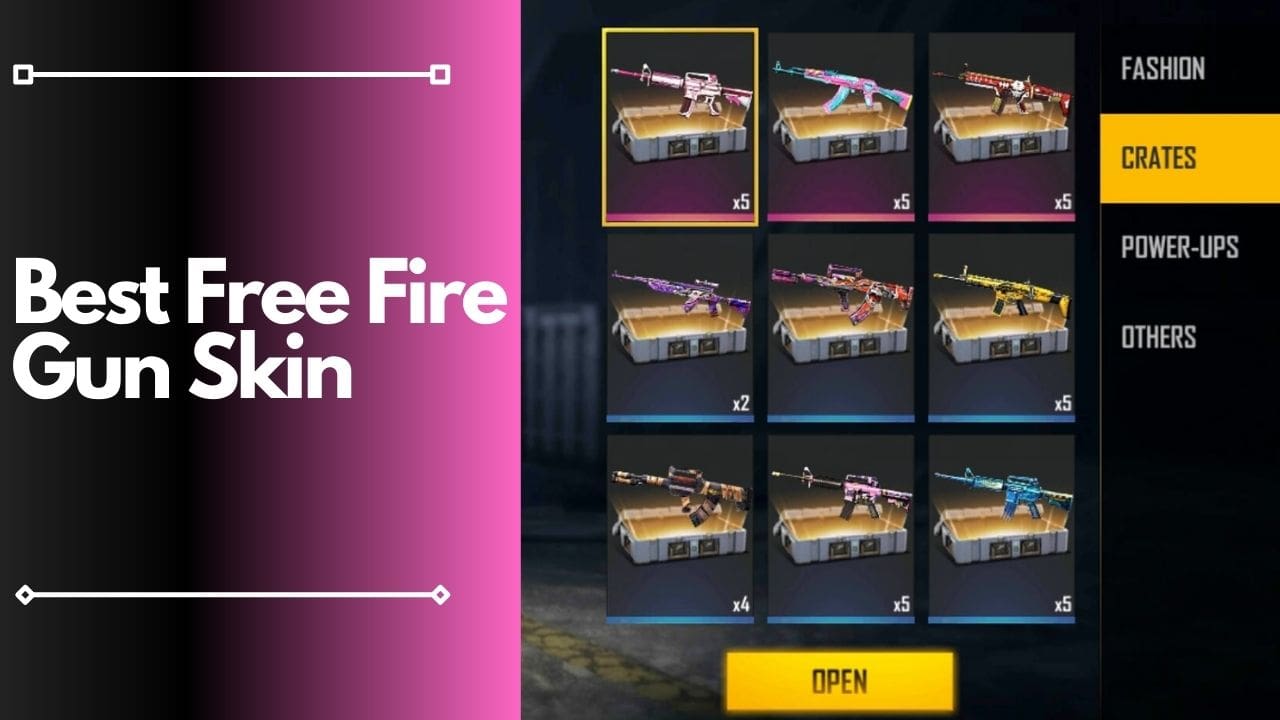The width and height of the screenshot is (1280, 720).
Task: Select the blue-and-pink AK47 skin crate
Action: 840,120
